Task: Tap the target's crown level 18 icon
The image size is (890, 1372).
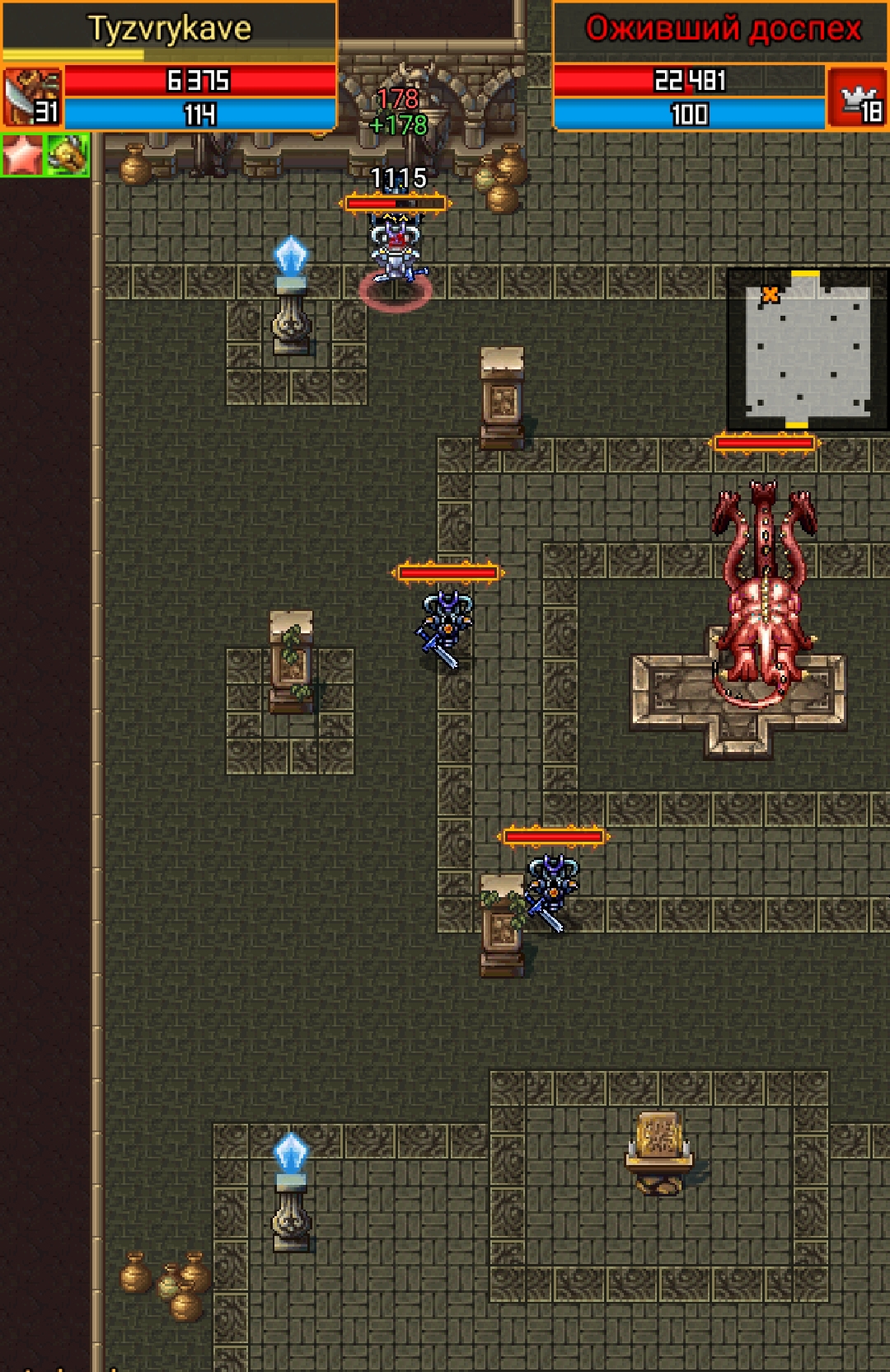Action: click(x=857, y=99)
